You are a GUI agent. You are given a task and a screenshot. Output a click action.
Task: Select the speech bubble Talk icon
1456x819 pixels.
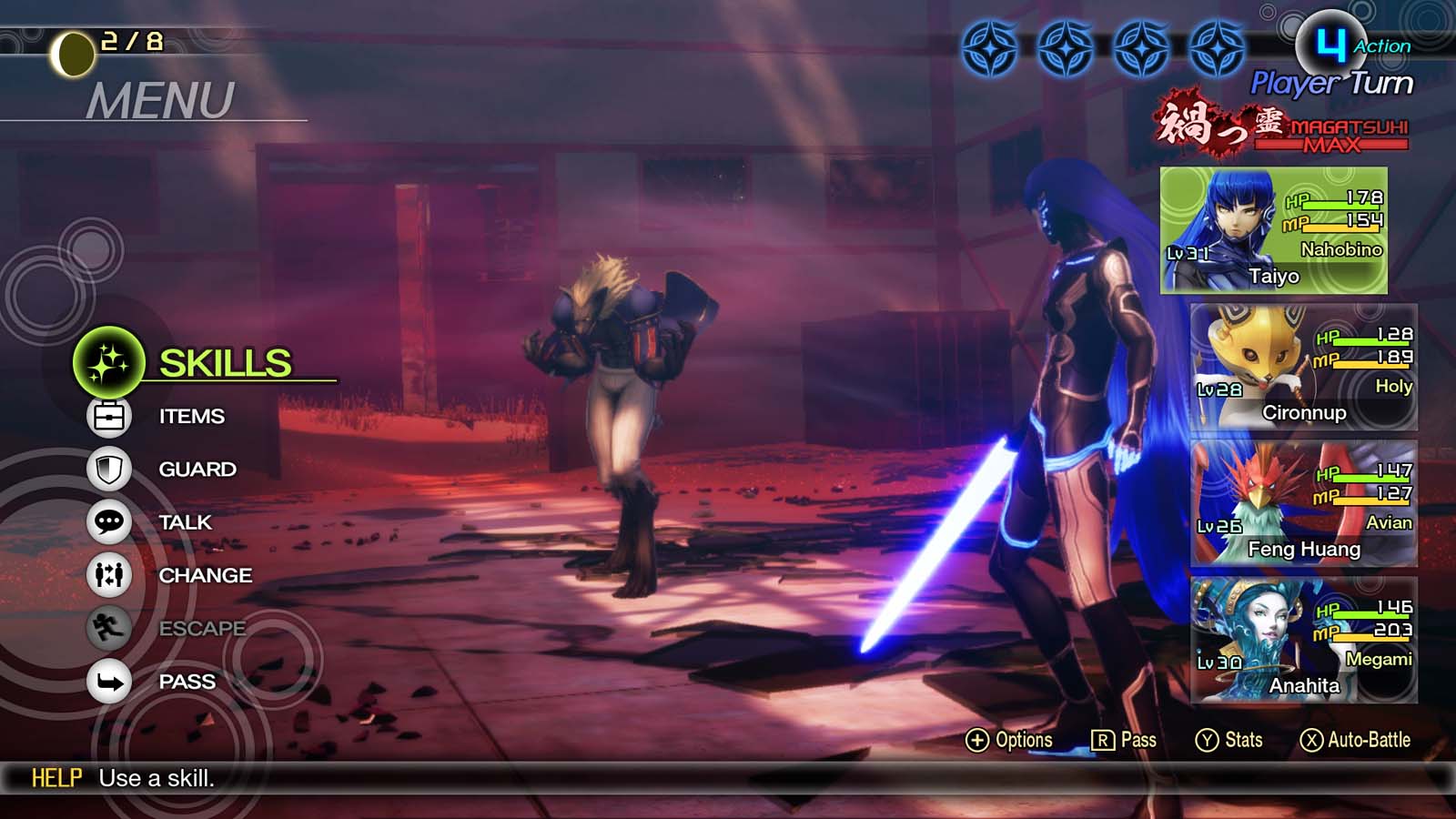[109, 521]
